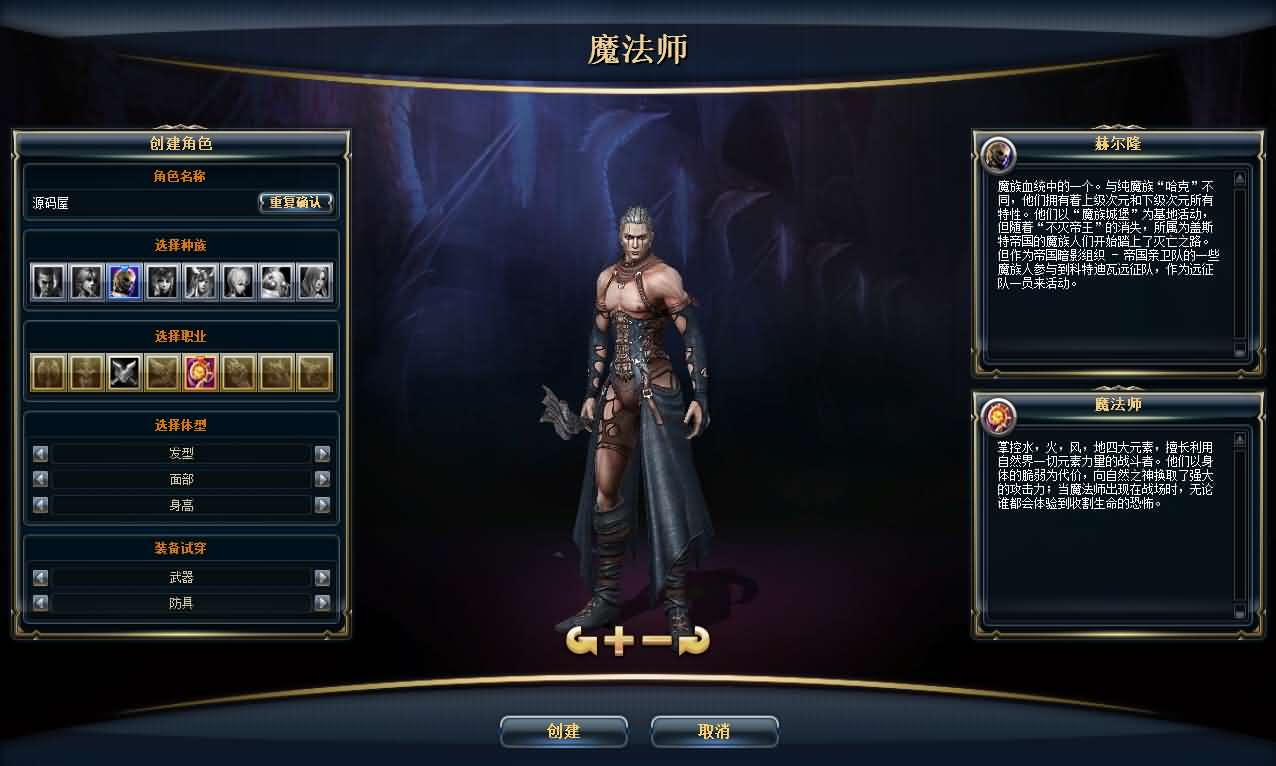Choose the crossed swords class icon

tap(124, 372)
